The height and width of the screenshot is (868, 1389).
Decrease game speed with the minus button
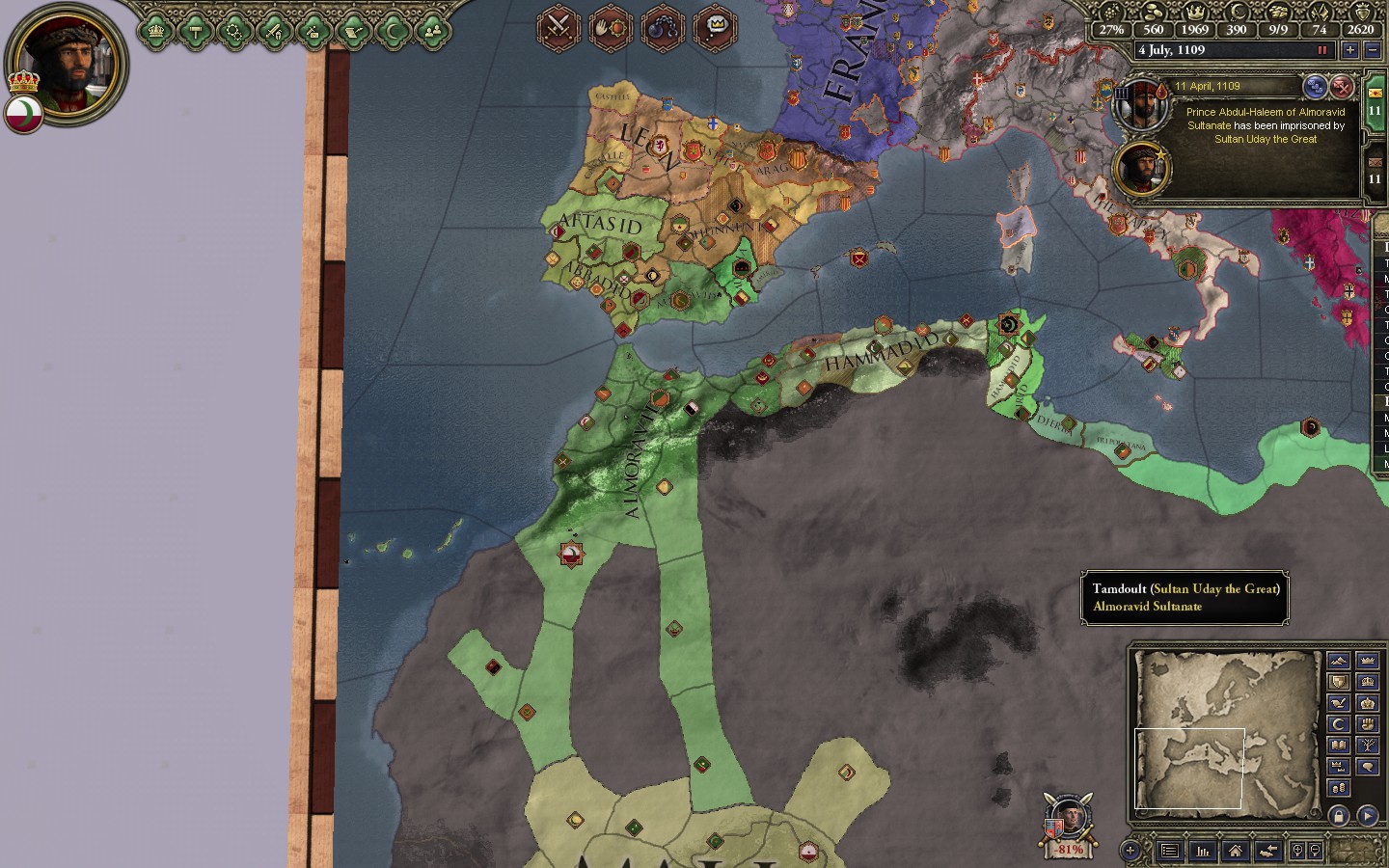pos(1373,50)
